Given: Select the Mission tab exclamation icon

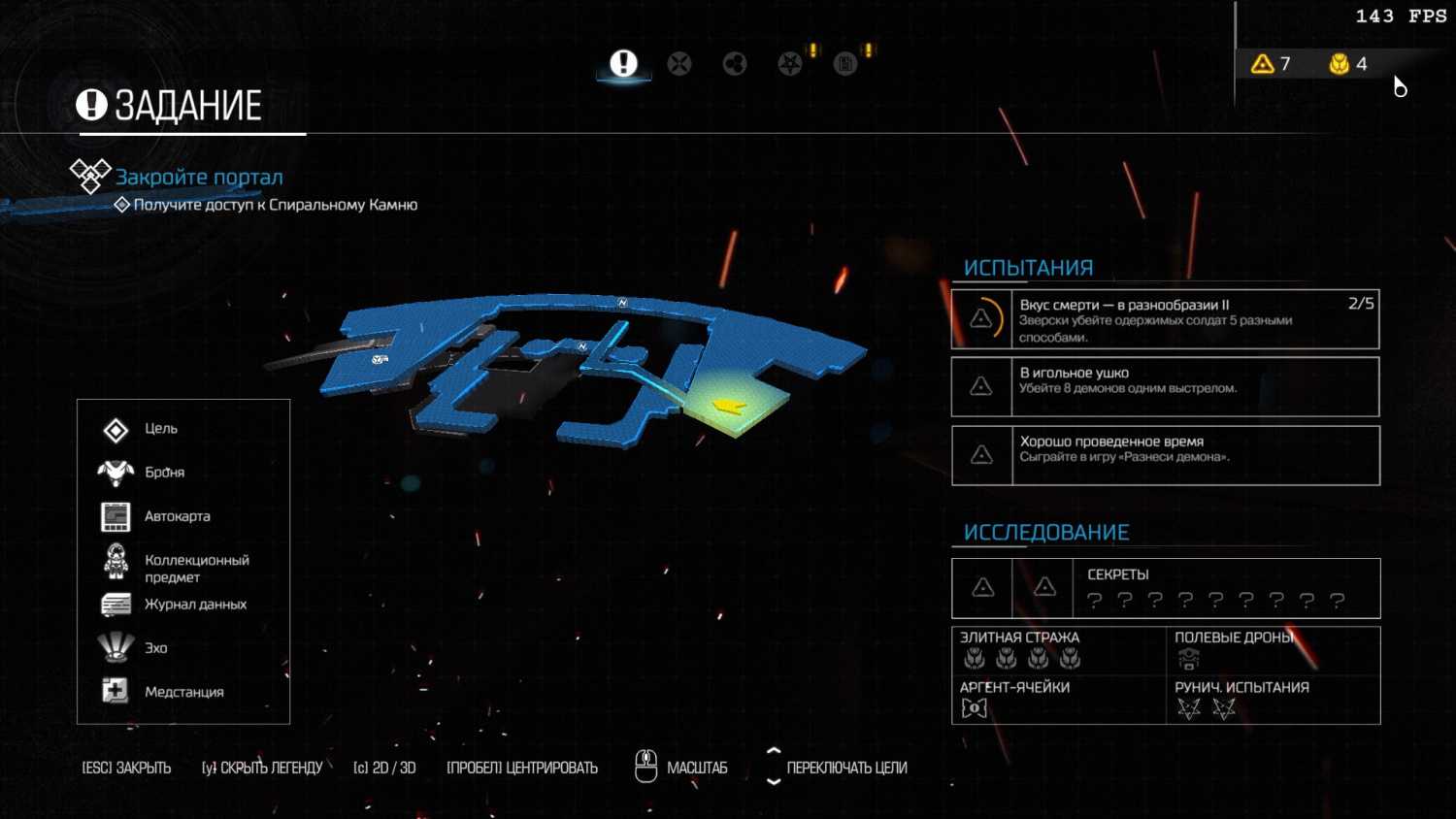Looking at the screenshot, I should [x=623, y=64].
